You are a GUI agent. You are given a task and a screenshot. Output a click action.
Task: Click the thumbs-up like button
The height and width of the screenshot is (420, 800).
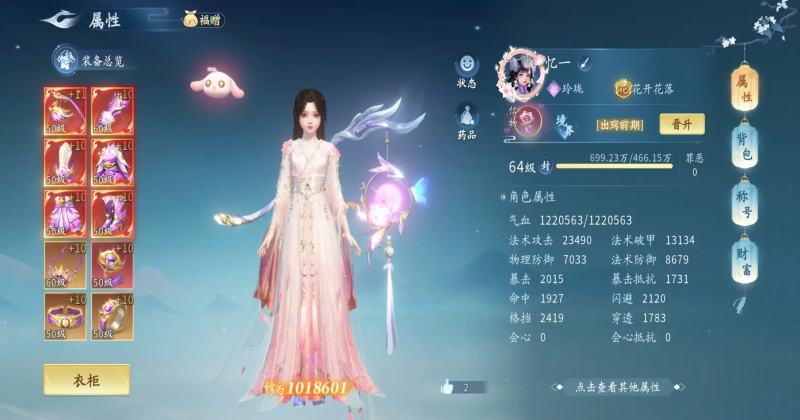[x=447, y=386]
